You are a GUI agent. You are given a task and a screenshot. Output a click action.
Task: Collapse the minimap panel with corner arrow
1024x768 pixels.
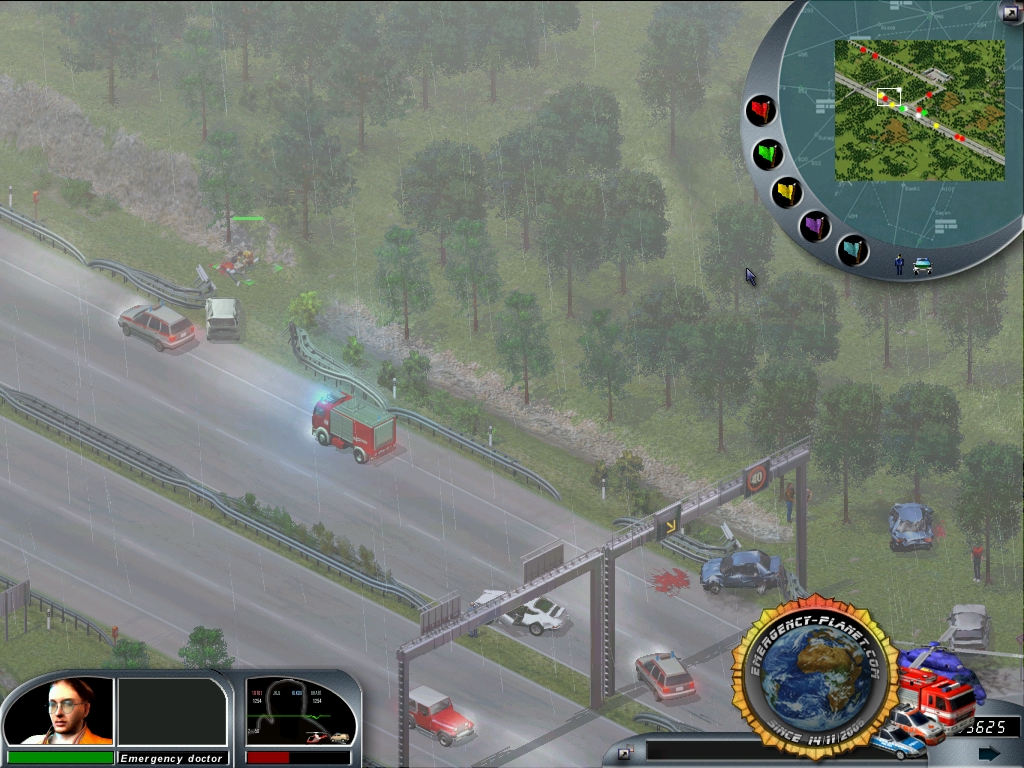[1009, 11]
